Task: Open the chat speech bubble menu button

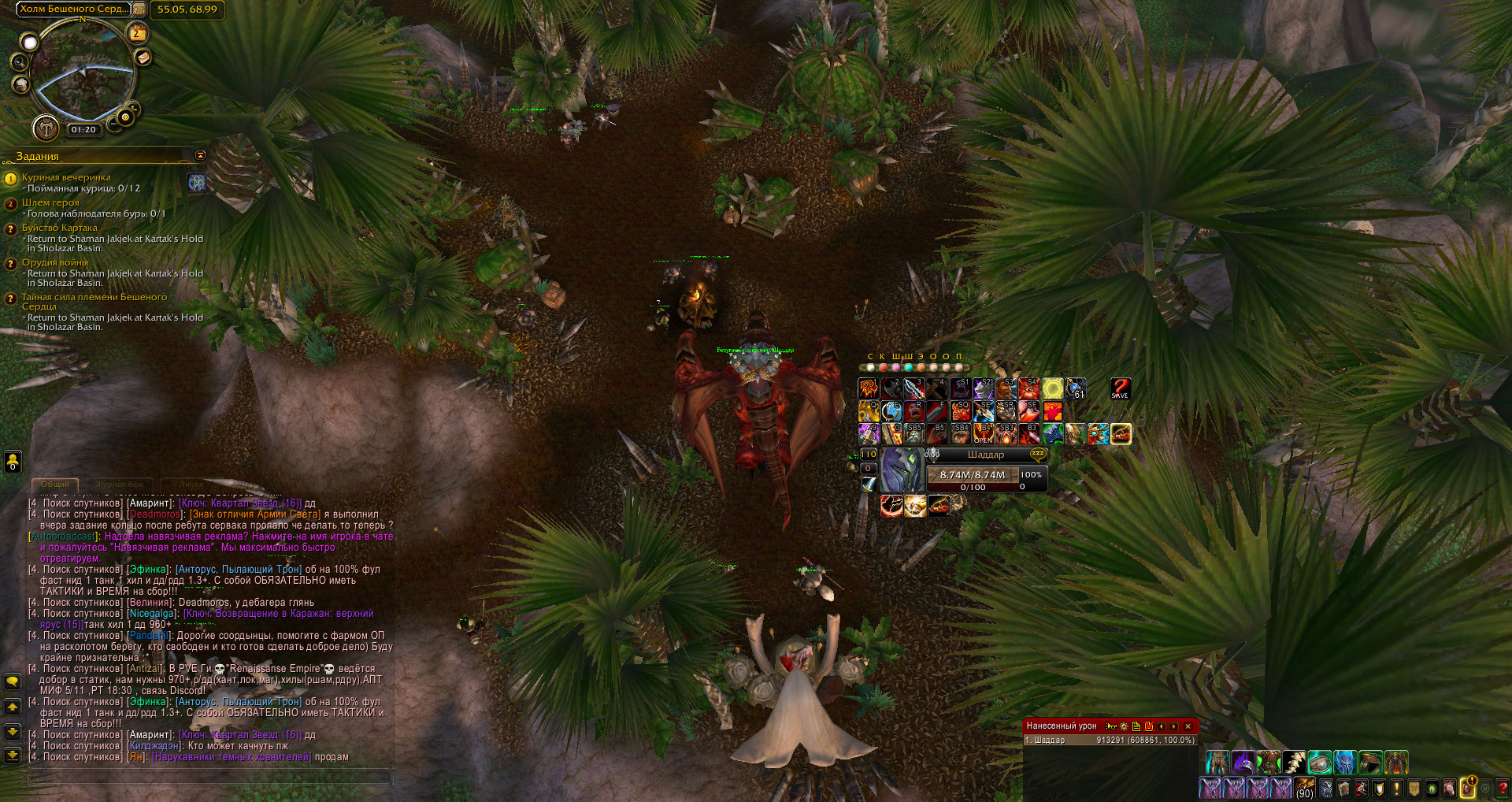Action: click(x=13, y=681)
